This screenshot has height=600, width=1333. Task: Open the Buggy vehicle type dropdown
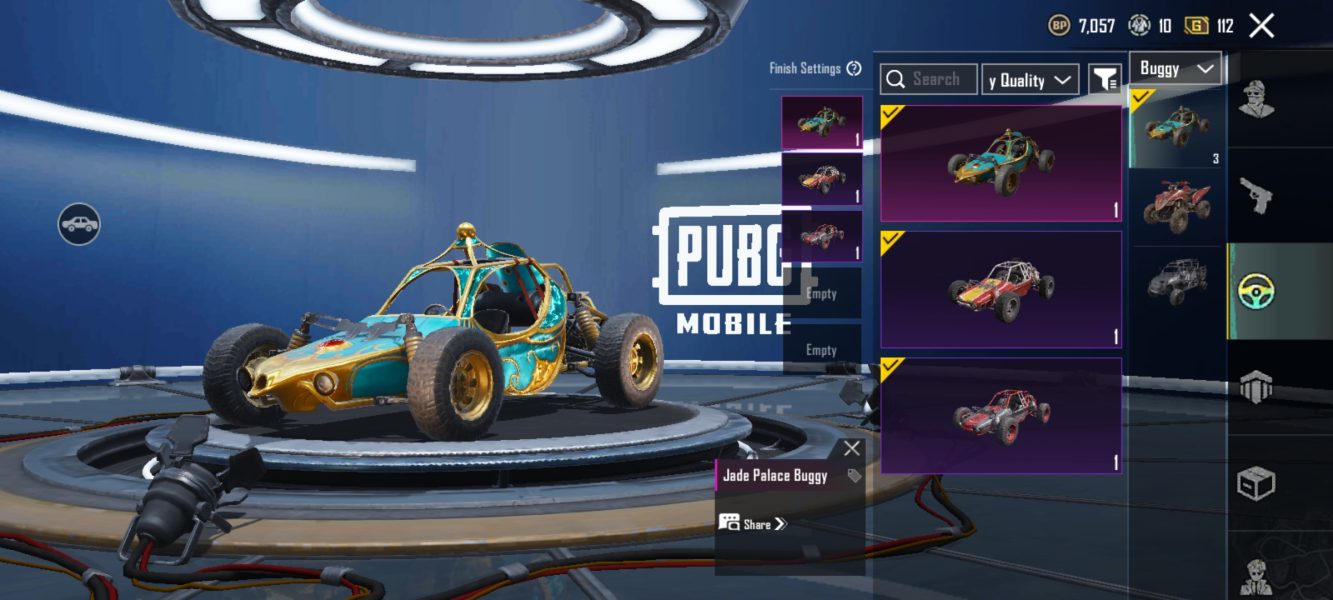tap(1176, 68)
